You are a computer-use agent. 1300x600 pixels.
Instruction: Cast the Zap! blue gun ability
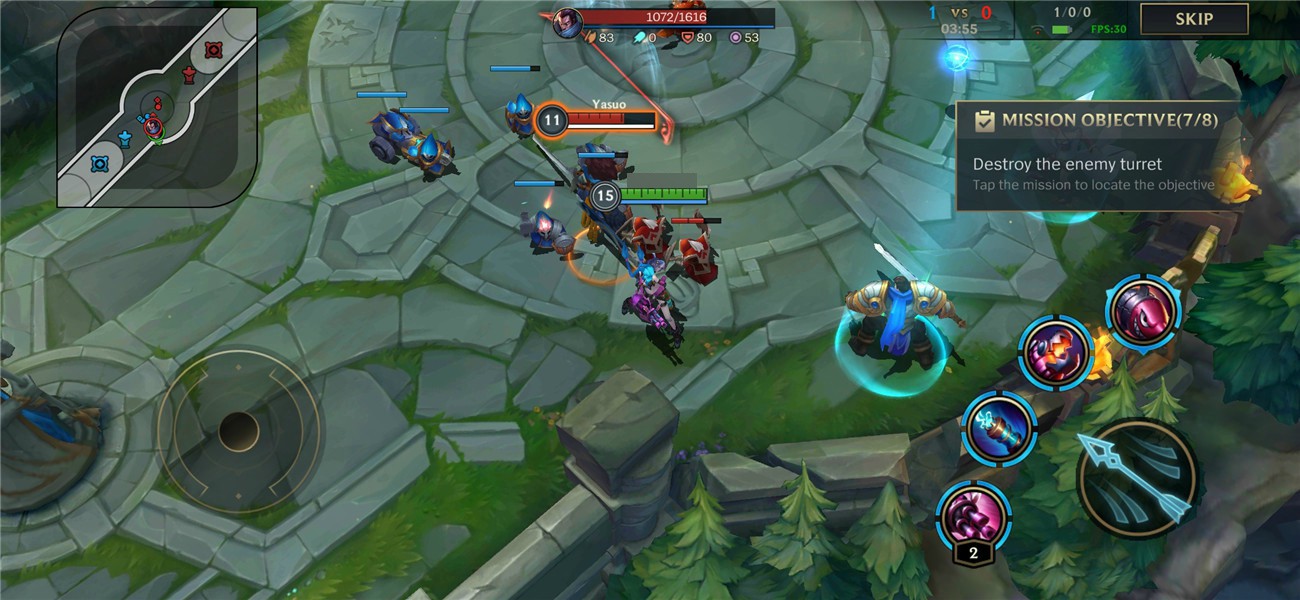(x=998, y=427)
